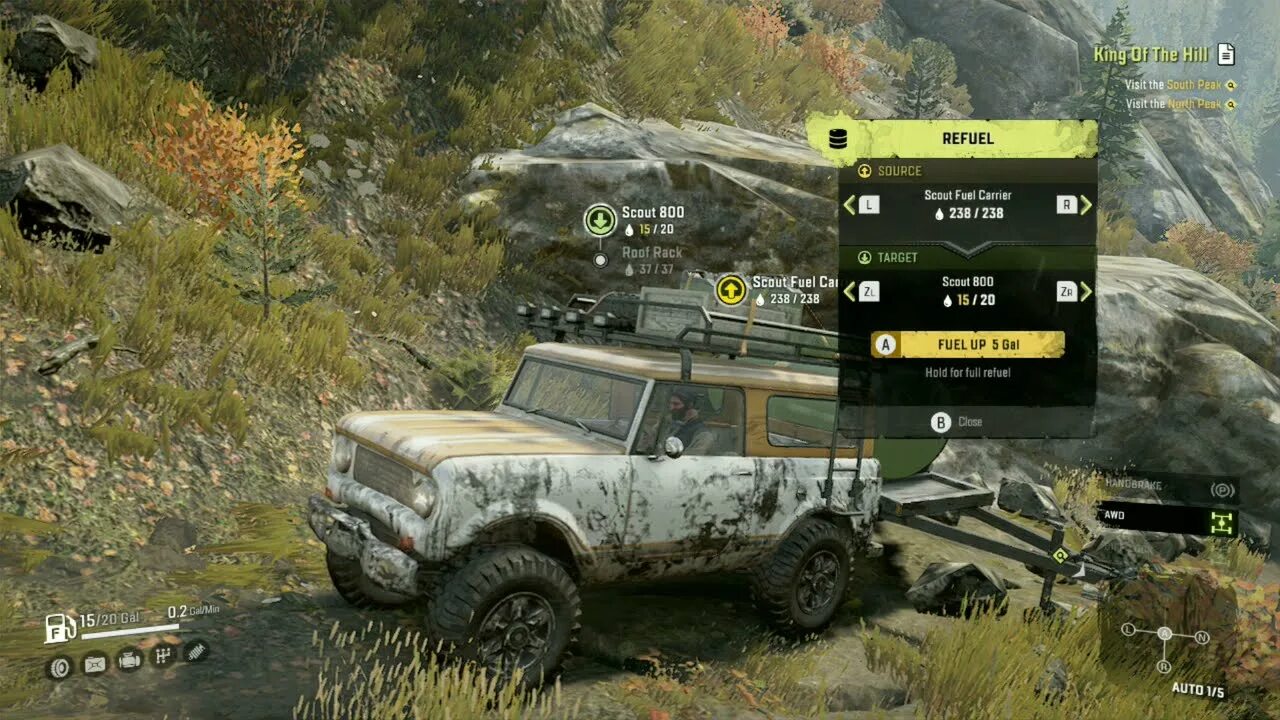Switch to next refuel target arrow

[1085, 291]
